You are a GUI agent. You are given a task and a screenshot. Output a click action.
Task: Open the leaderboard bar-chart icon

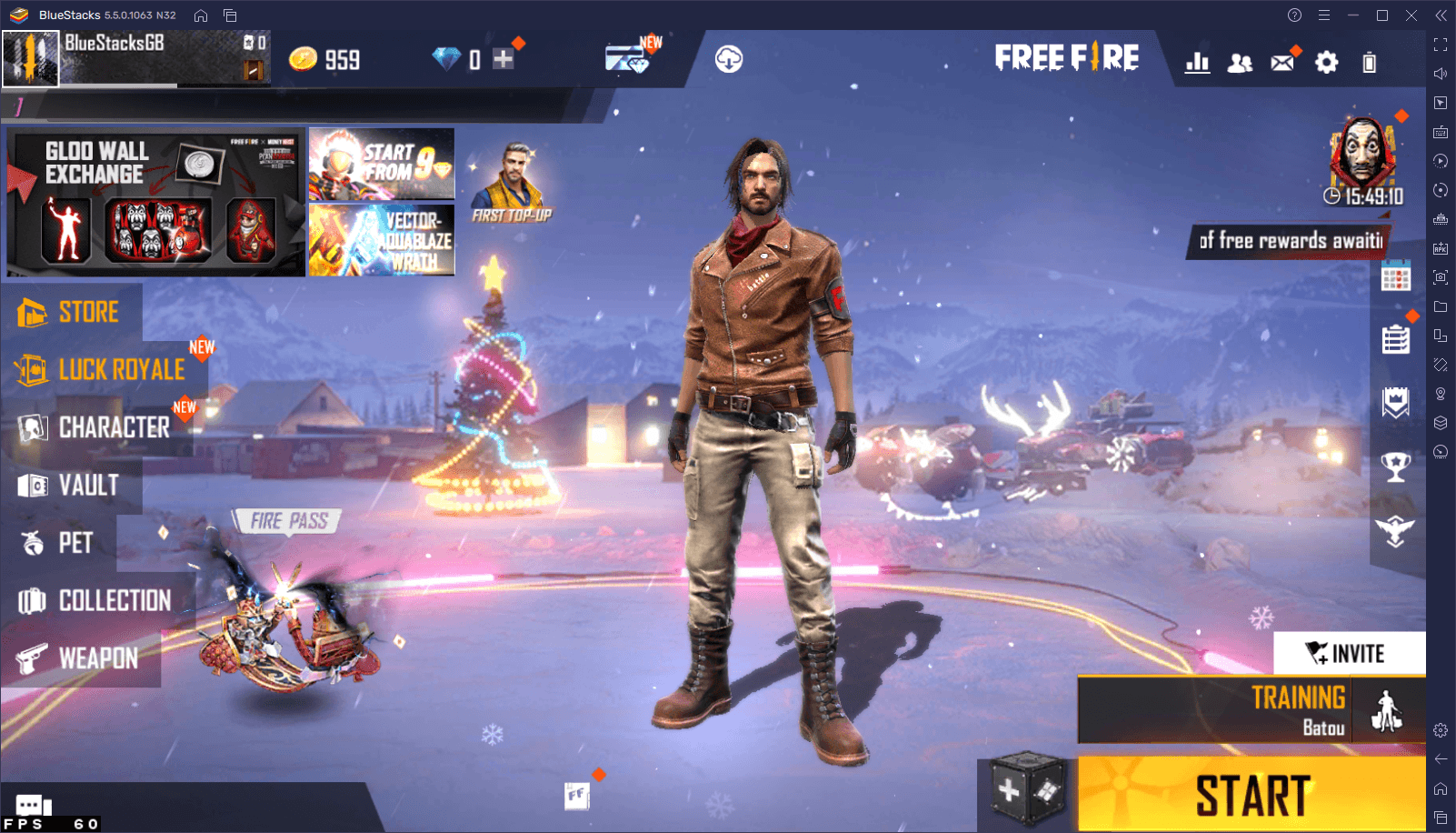pyautogui.click(x=1198, y=61)
